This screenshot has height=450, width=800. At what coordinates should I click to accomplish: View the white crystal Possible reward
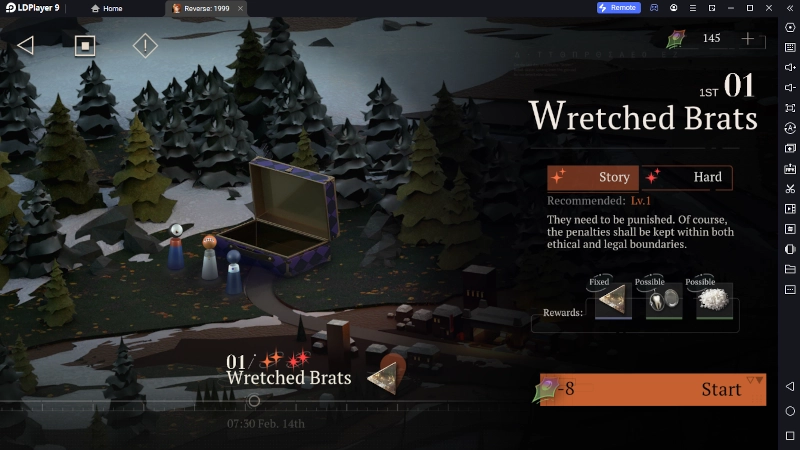(714, 301)
